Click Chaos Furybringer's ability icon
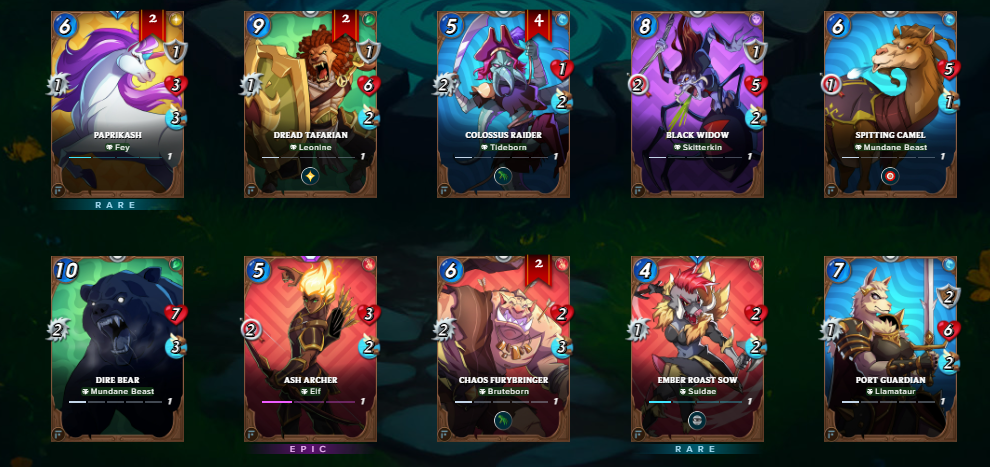Image resolution: width=990 pixels, height=467 pixels. [x=504, y=421]
